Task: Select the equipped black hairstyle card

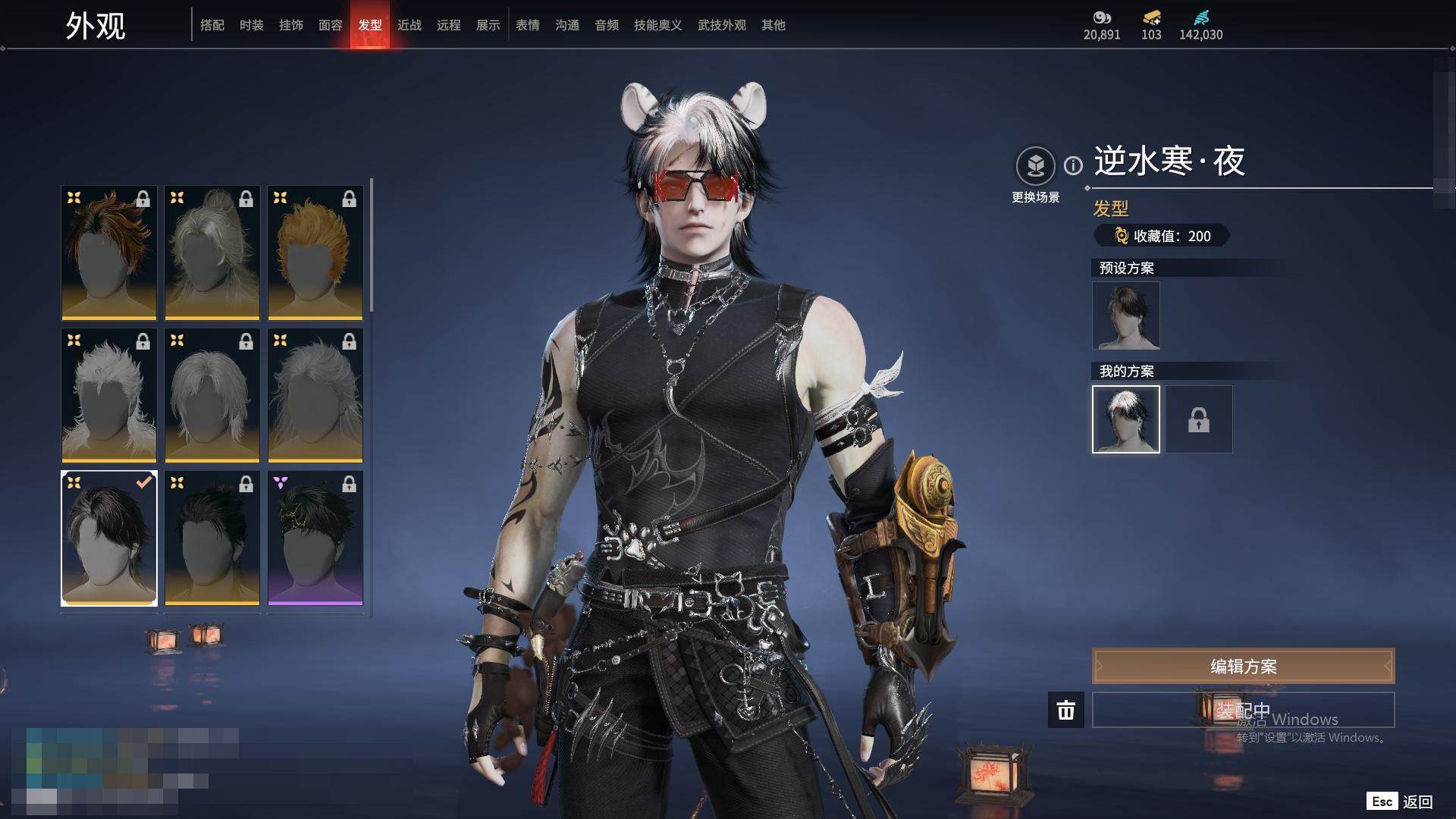Action: [109, 538]
